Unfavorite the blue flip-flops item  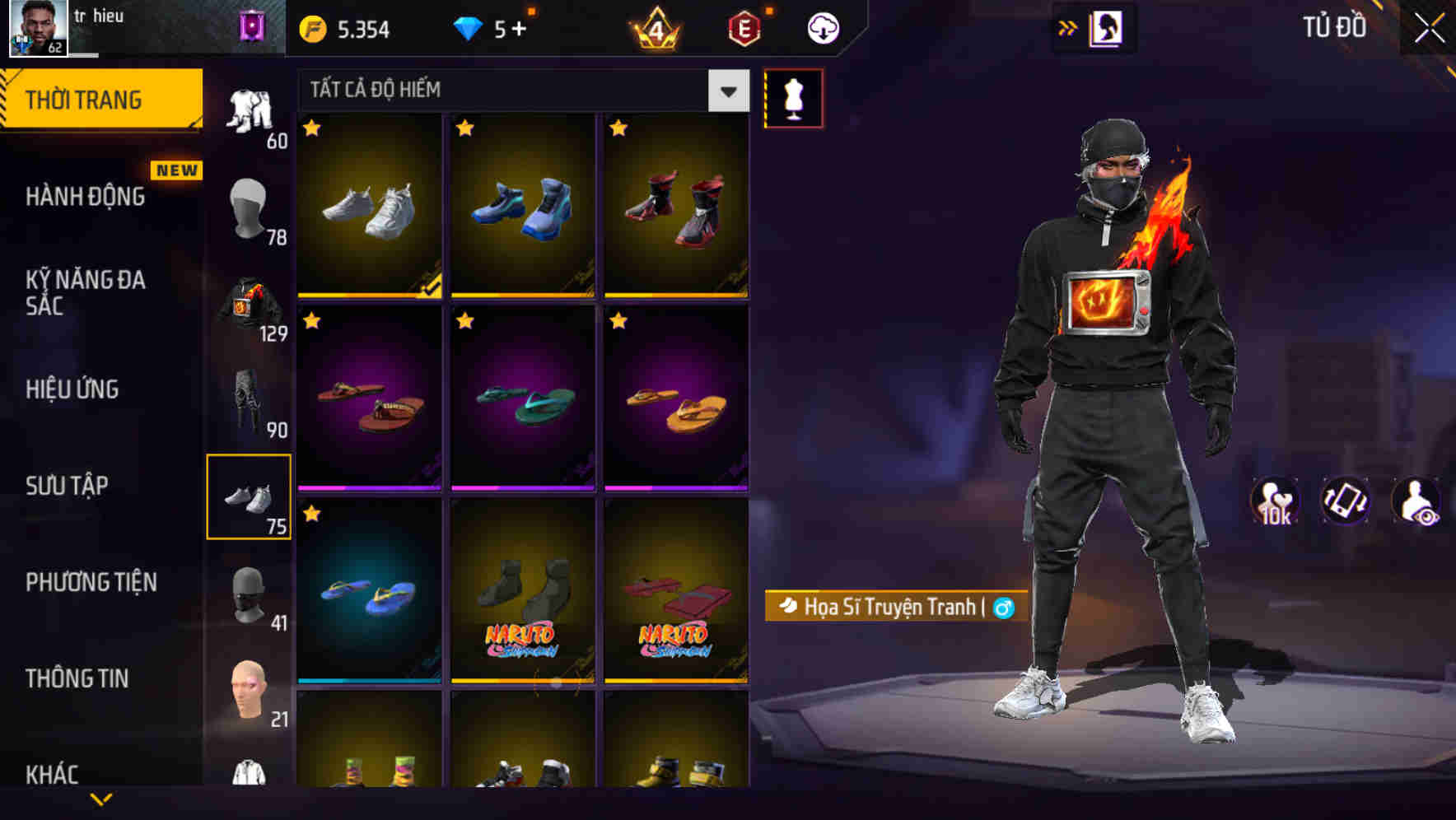tap(311, 514)
